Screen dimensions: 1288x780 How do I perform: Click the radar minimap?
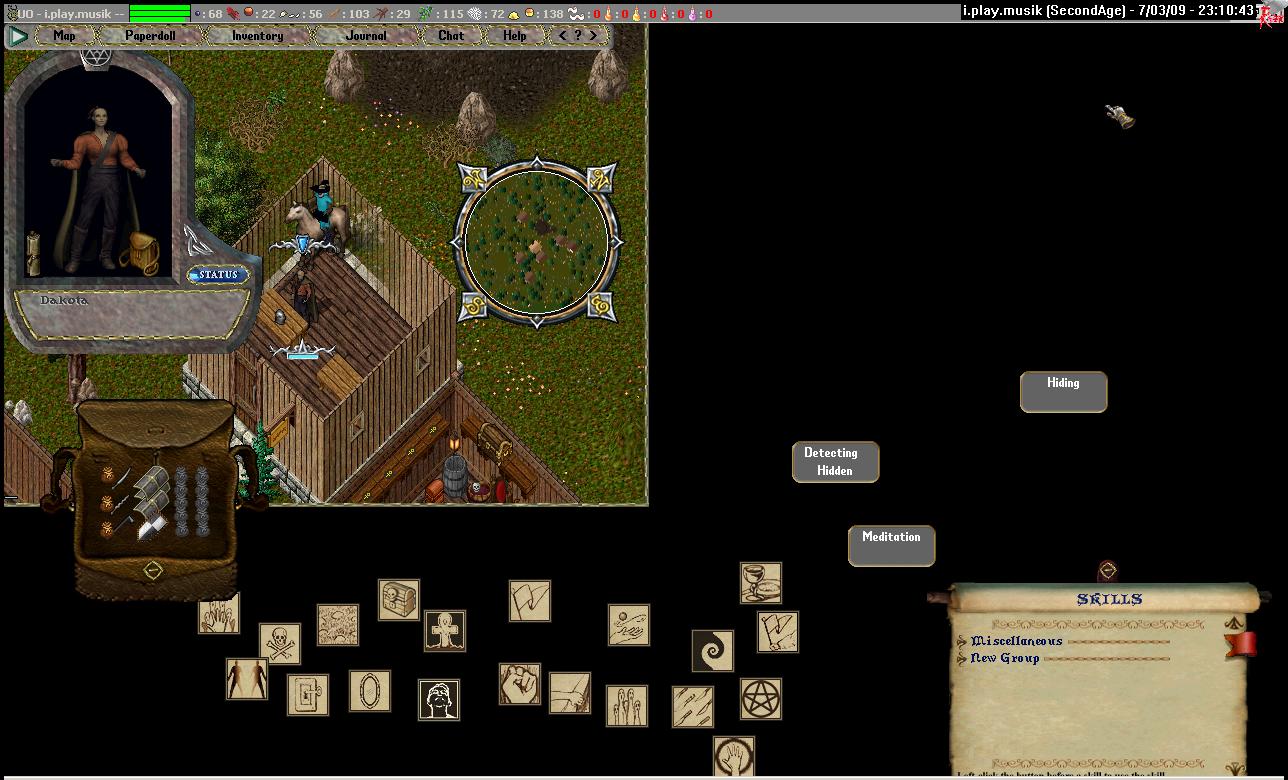pos(536,242)
